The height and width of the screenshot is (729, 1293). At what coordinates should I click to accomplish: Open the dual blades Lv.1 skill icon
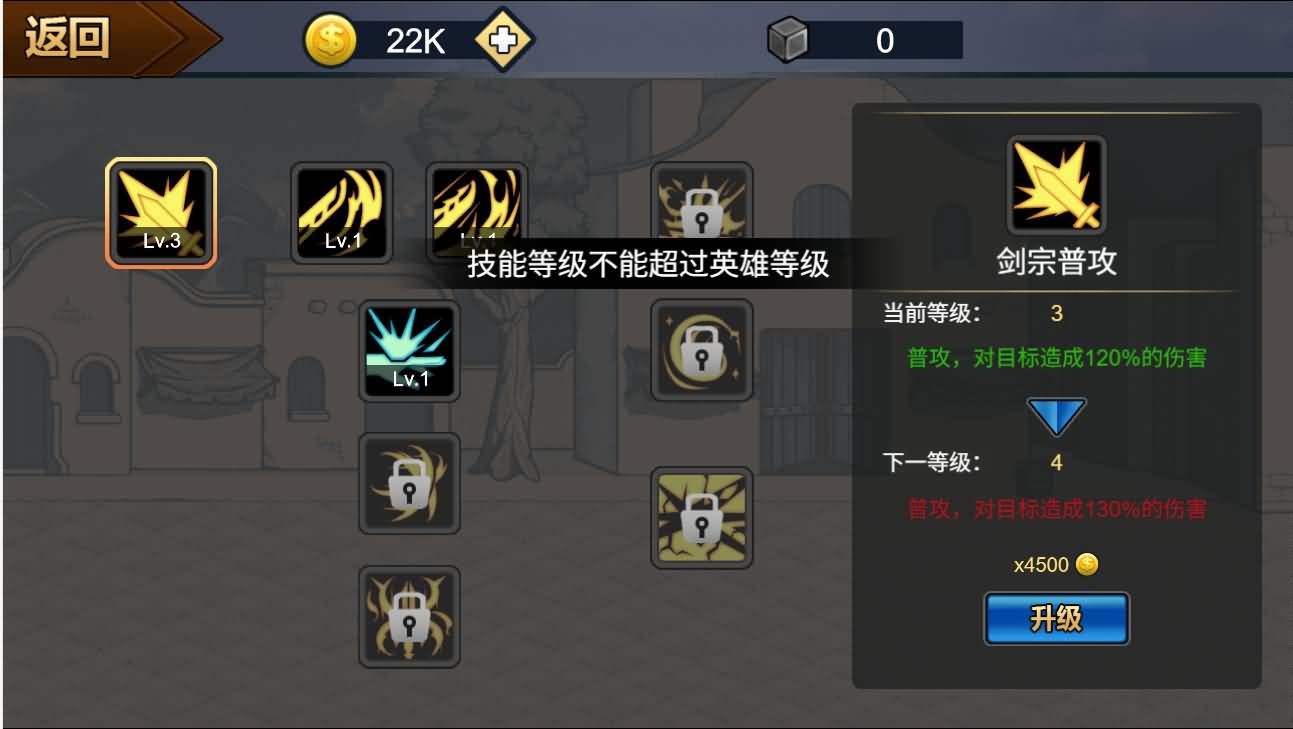(342, 210)
